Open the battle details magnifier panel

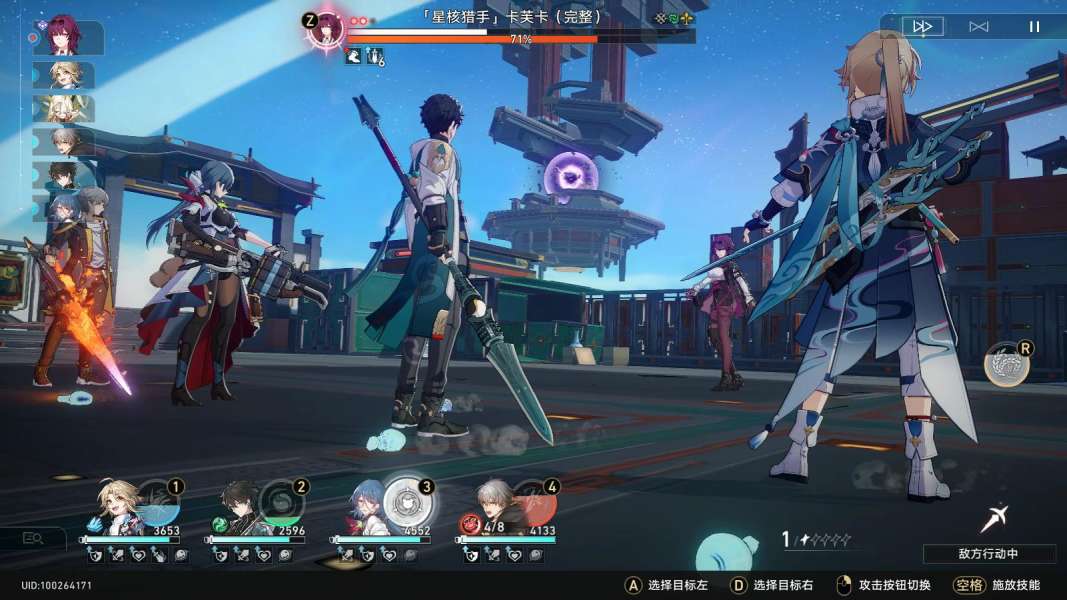33,538
